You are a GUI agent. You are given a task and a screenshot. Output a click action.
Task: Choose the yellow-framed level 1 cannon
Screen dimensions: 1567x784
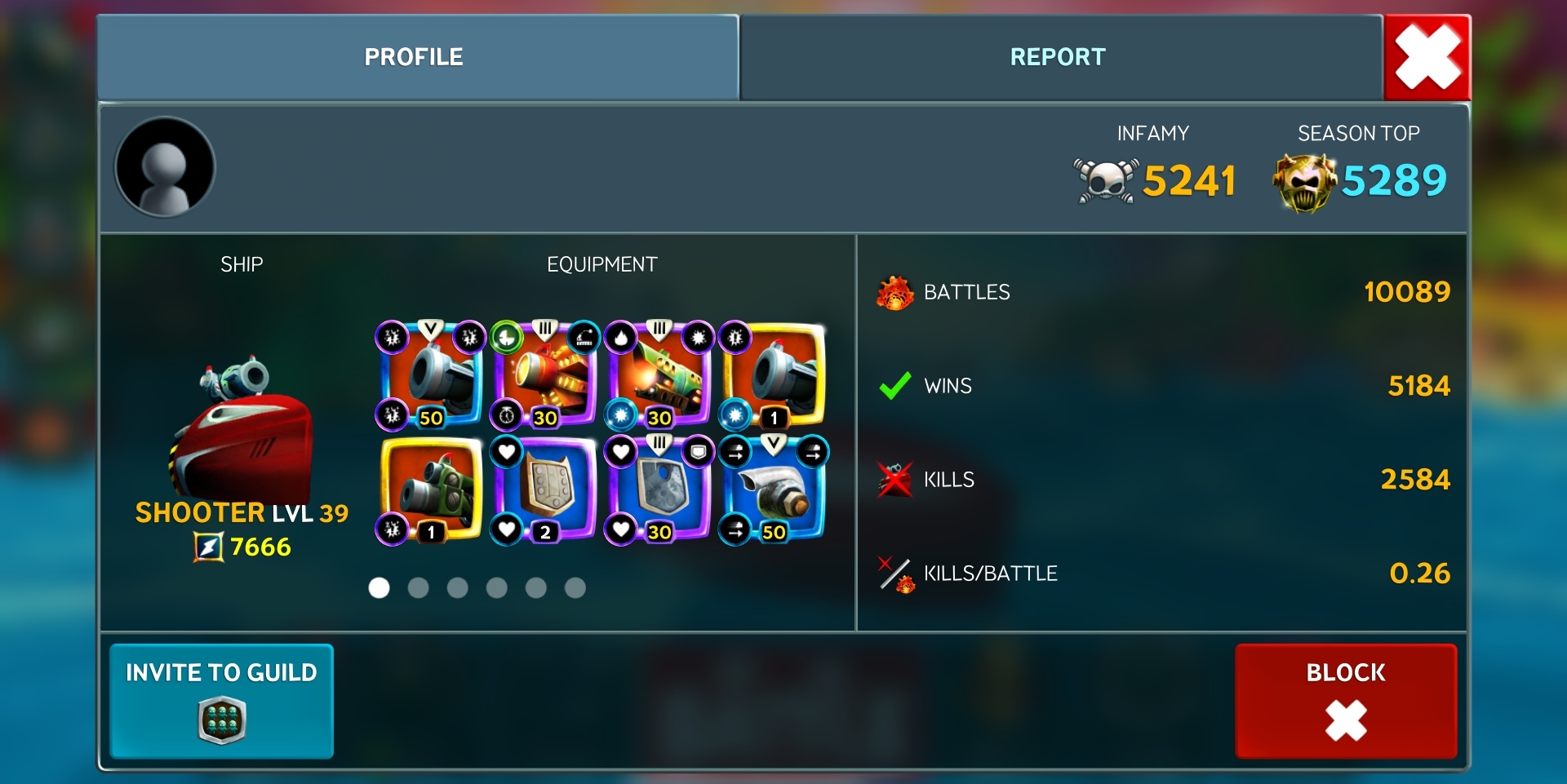click(x=774, y=375)
